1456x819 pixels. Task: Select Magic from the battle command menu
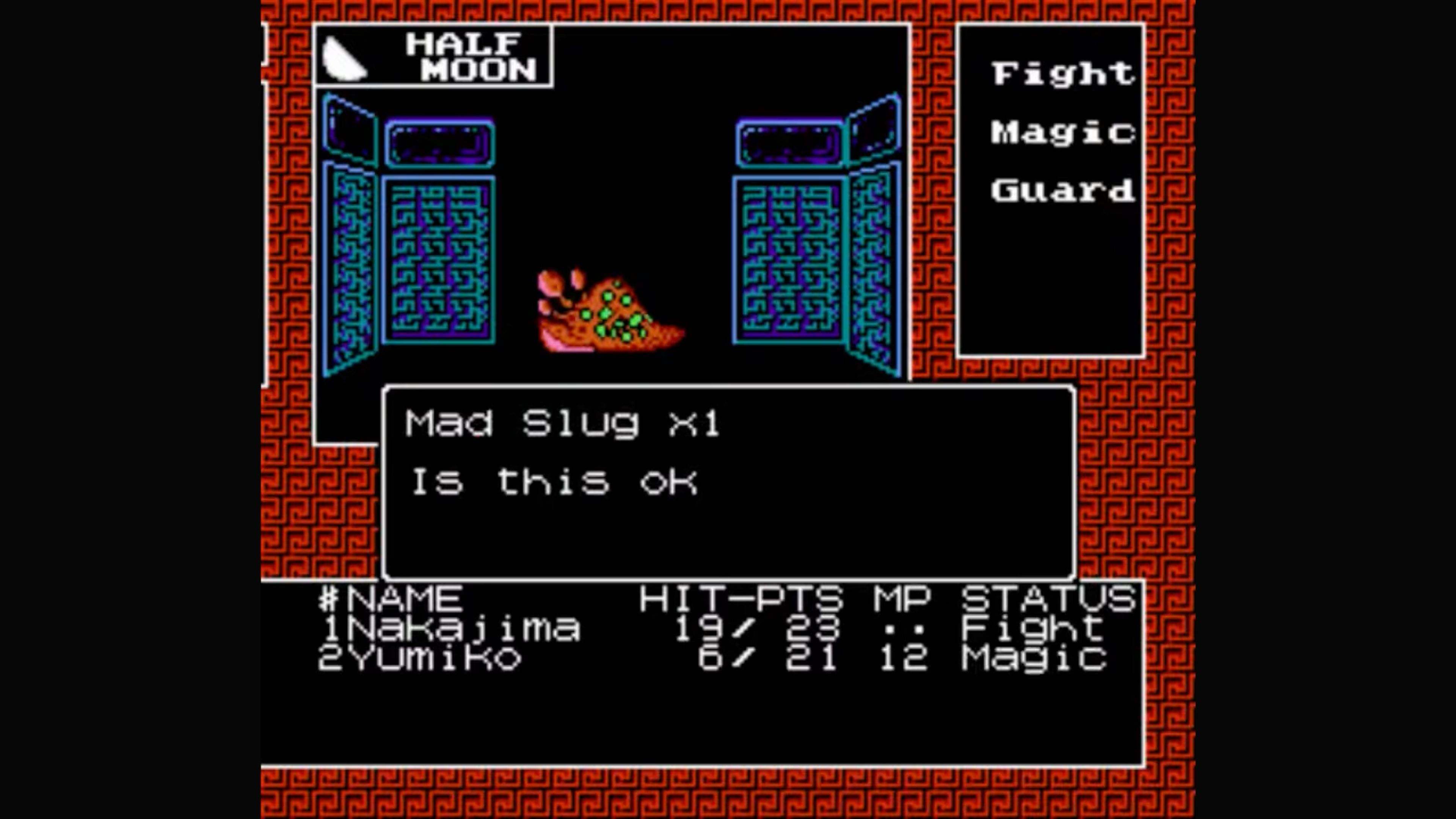tap(1062, 133)
